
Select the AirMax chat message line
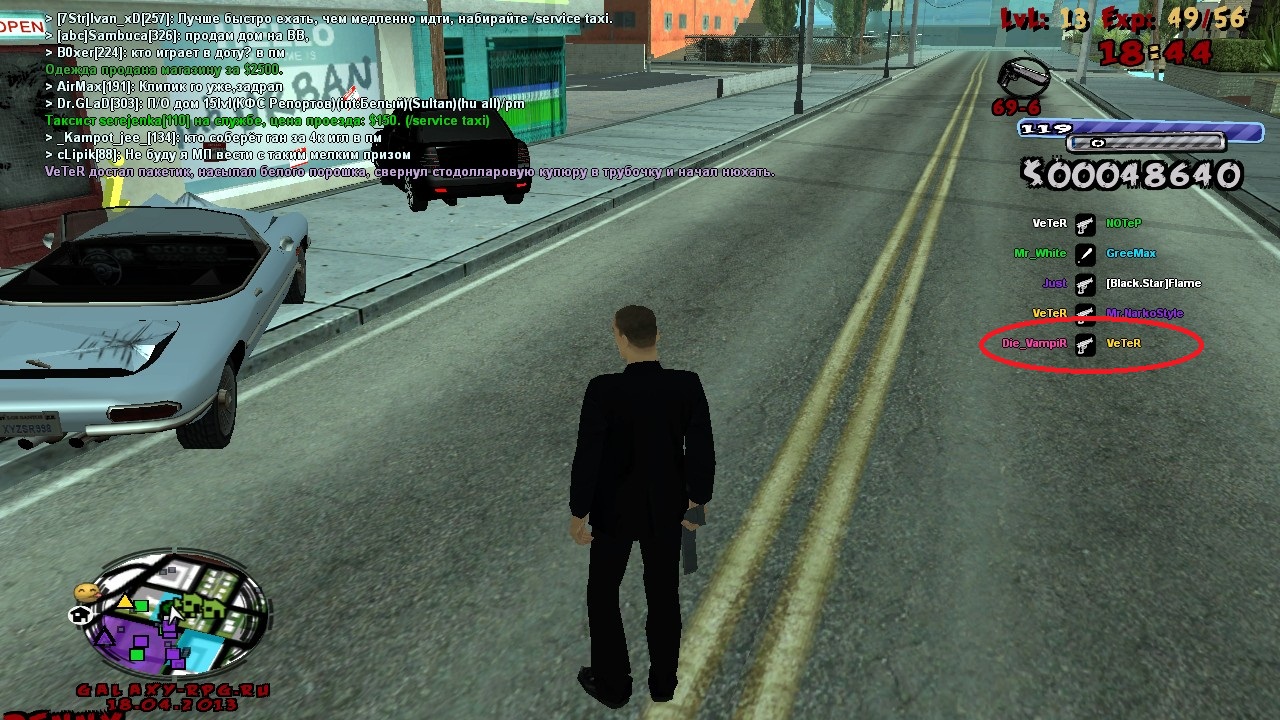(x=170, y=87)
